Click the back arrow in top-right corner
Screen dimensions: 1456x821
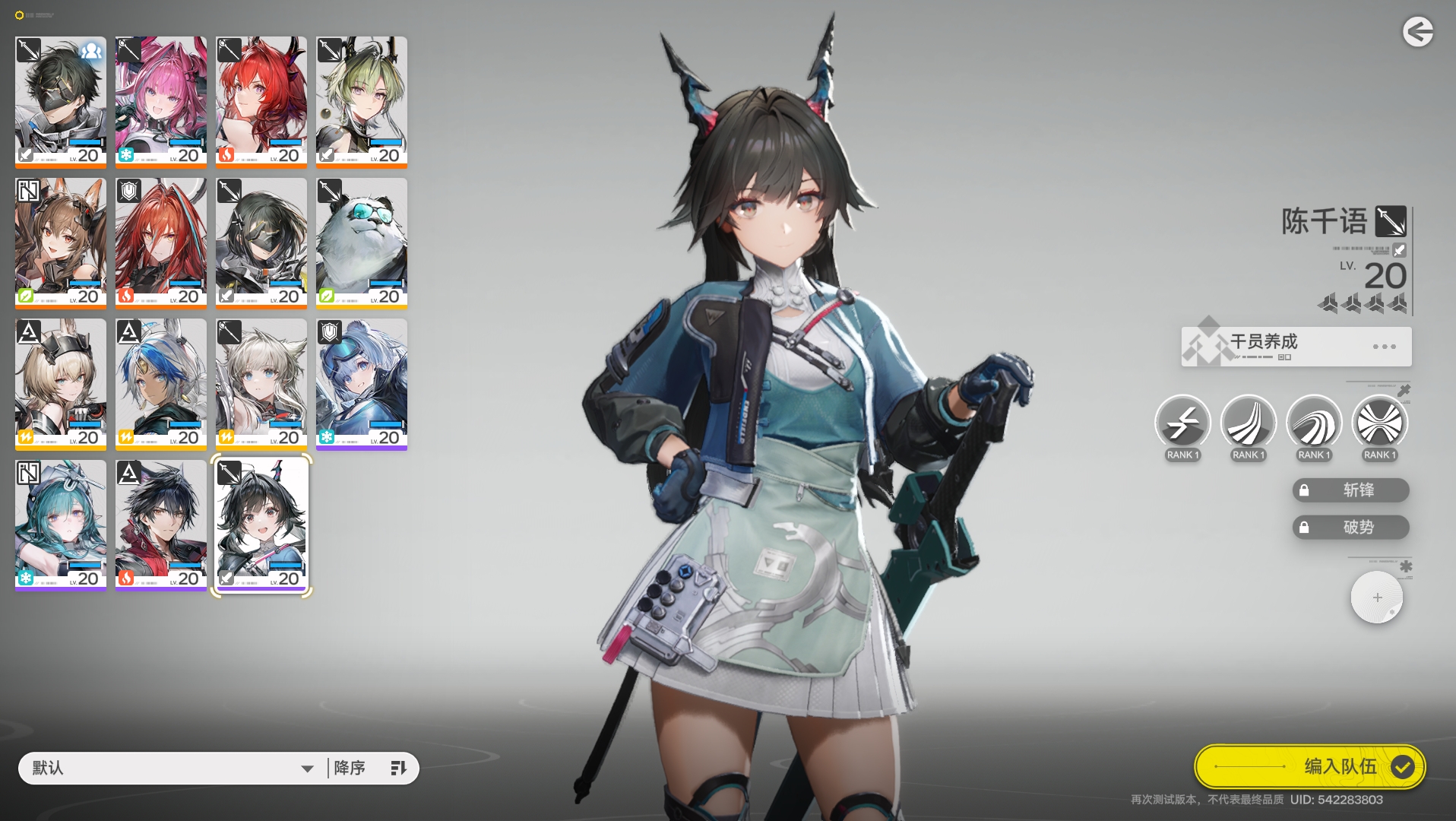[x=1418, y=32]
